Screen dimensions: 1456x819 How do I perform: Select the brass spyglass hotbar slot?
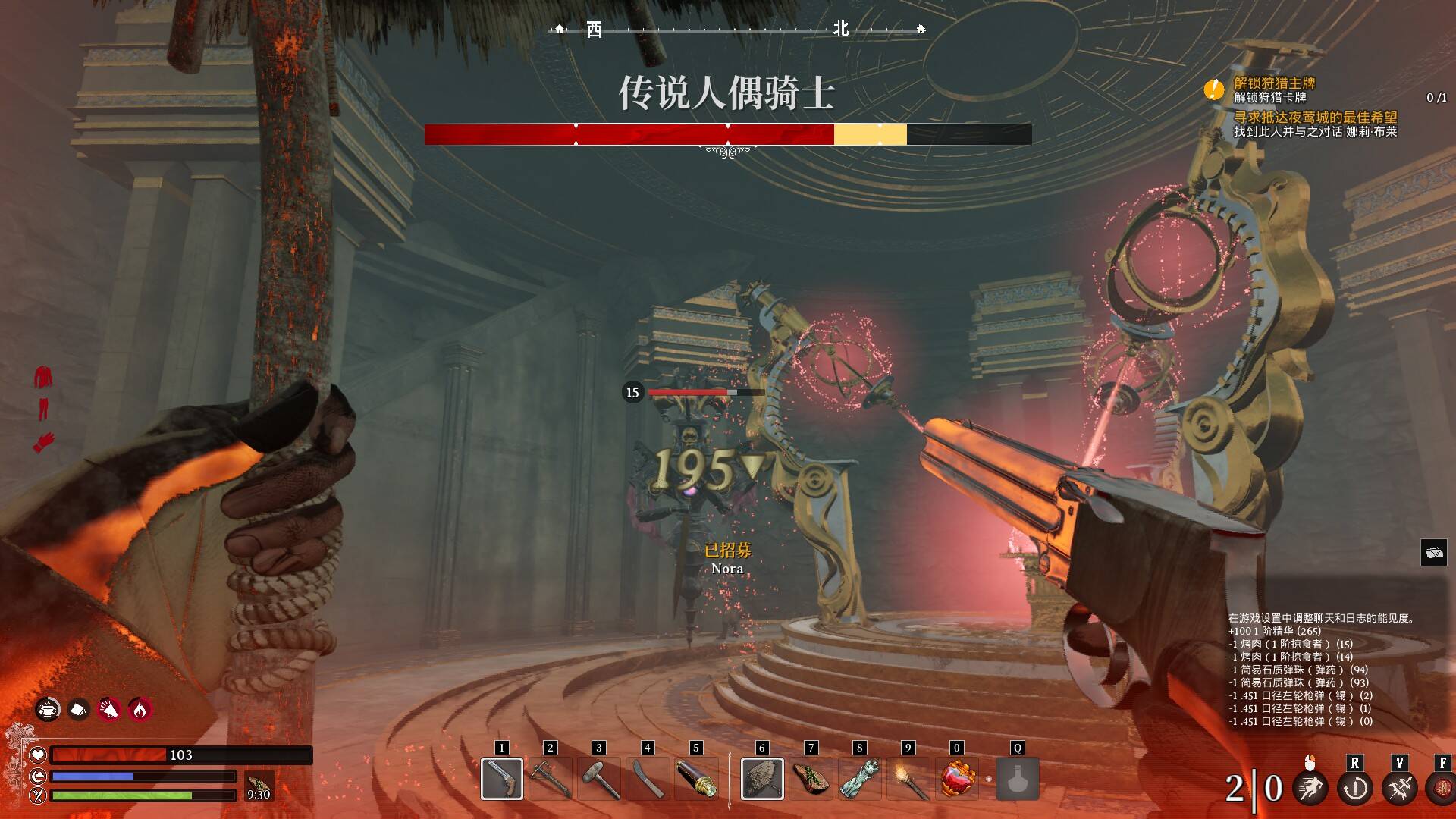[x=696, y=778]
